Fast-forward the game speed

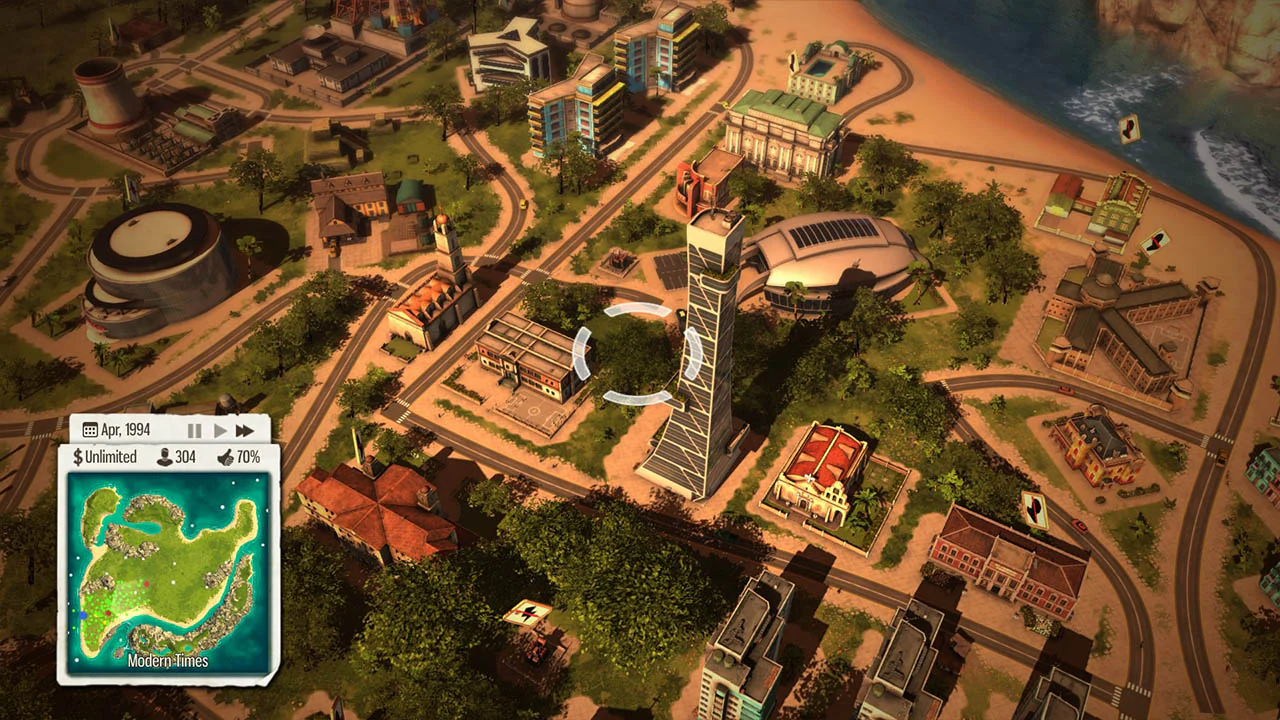(x=246, y=430)
